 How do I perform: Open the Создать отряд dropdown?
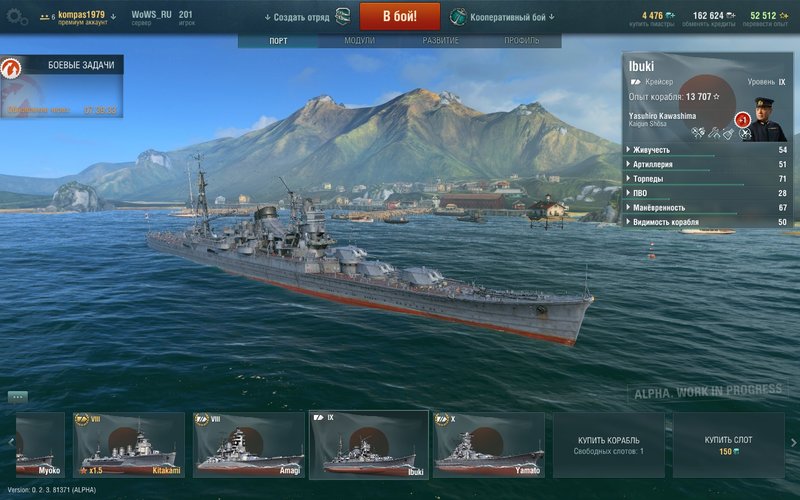tap(298, 17)
